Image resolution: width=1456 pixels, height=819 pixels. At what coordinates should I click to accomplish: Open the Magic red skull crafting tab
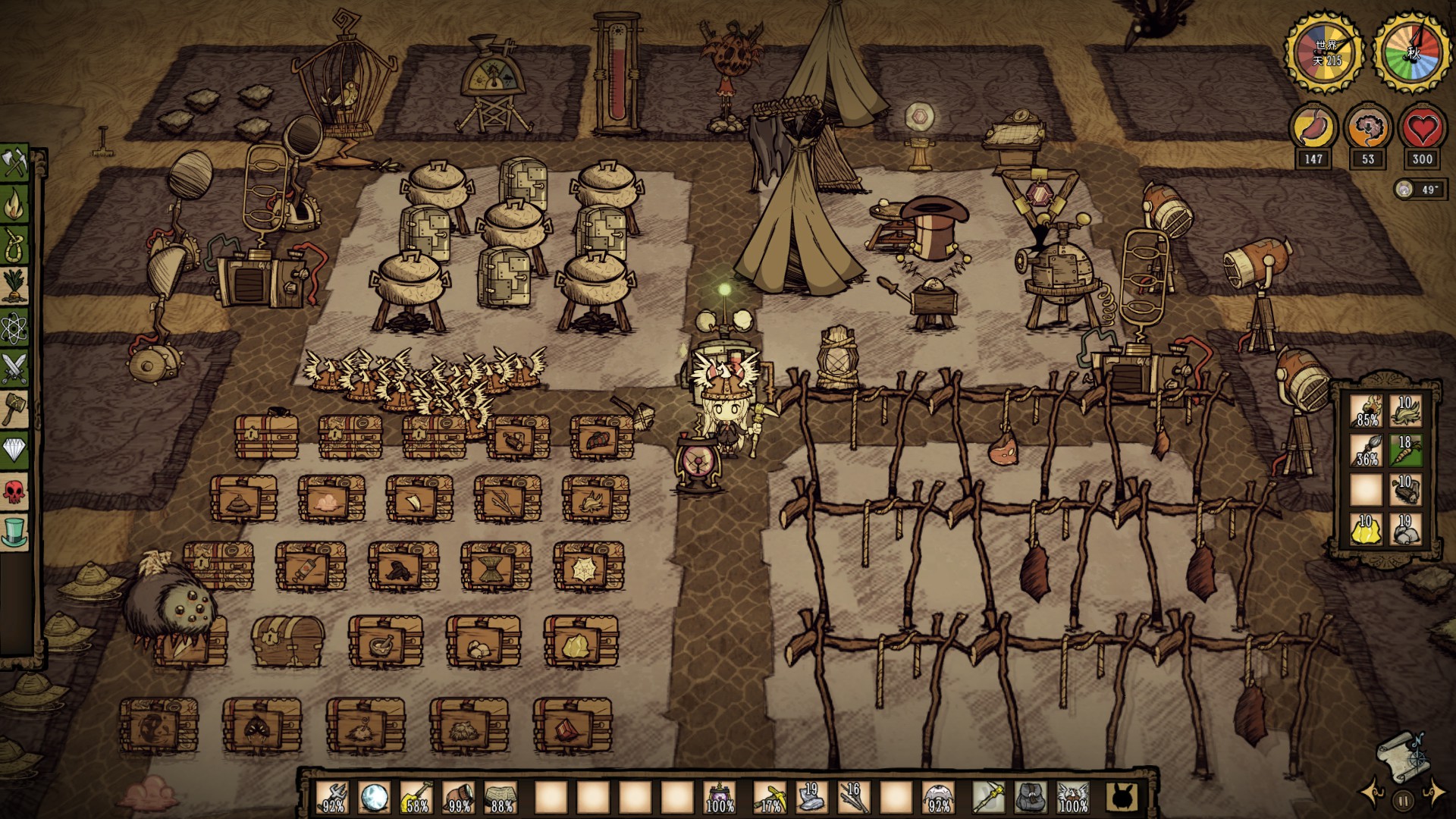(14, 491)
